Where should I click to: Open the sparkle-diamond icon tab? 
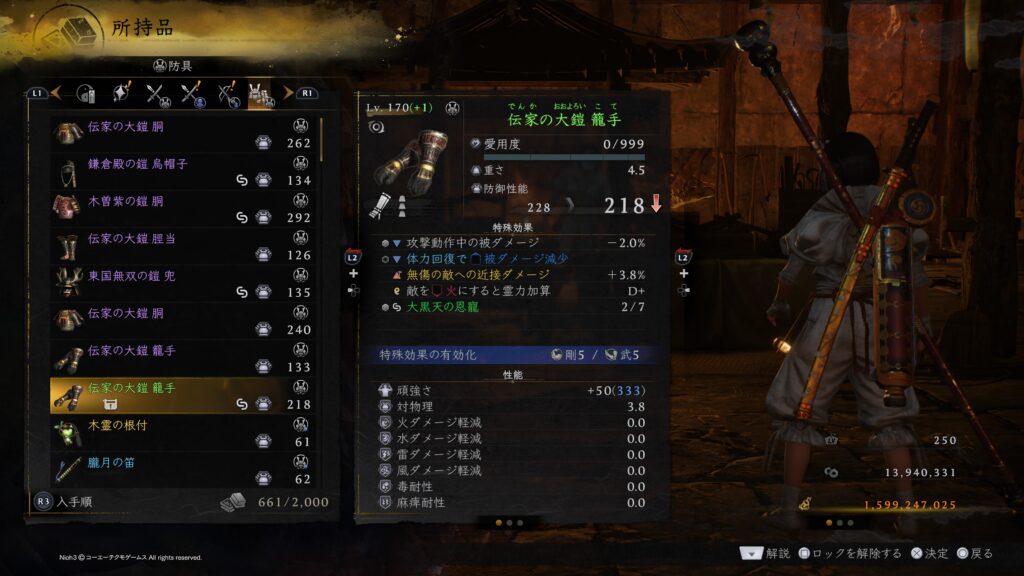click(122, 94)
